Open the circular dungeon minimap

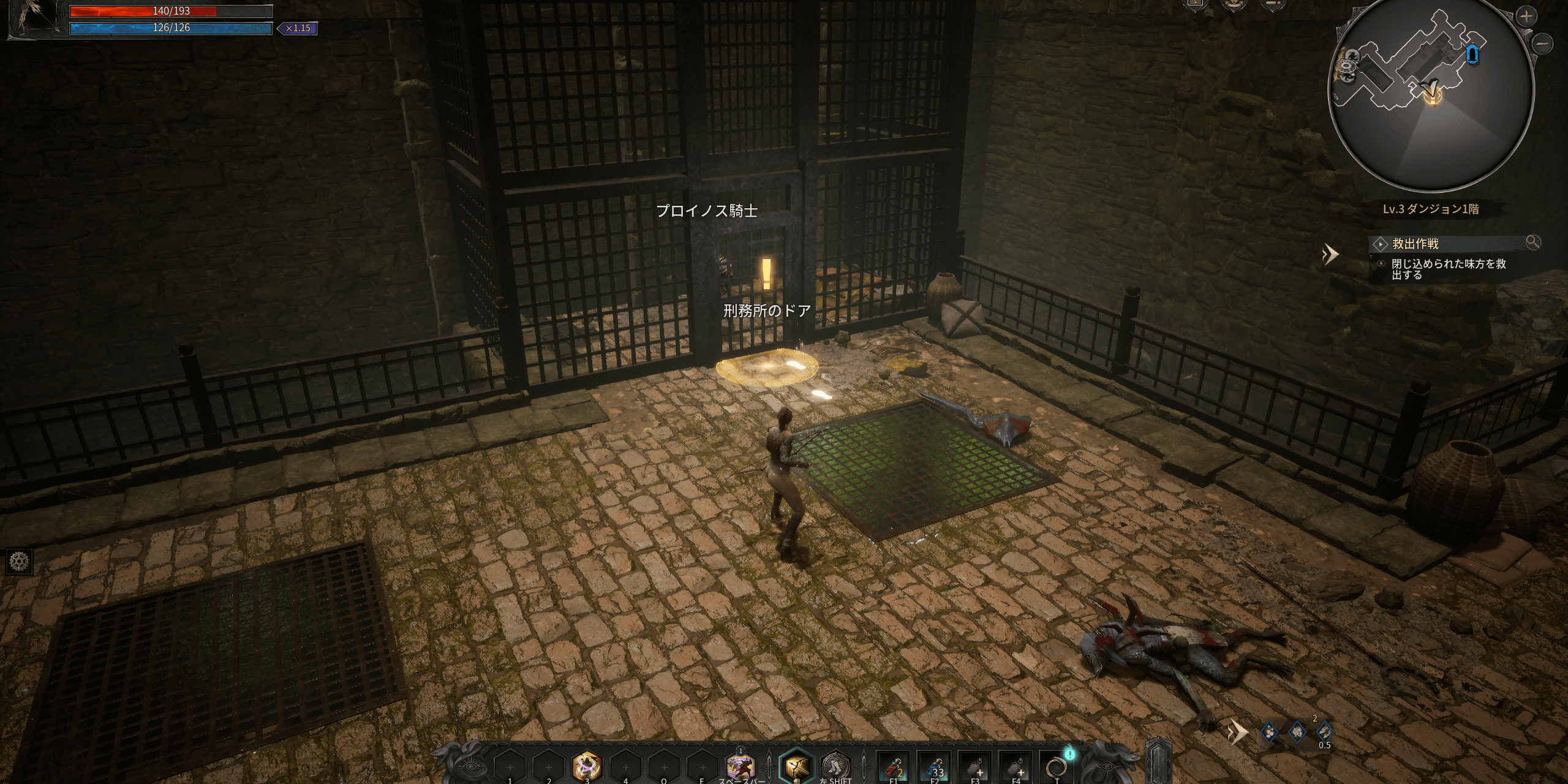pyautogui.click(x=1431, y=92)
